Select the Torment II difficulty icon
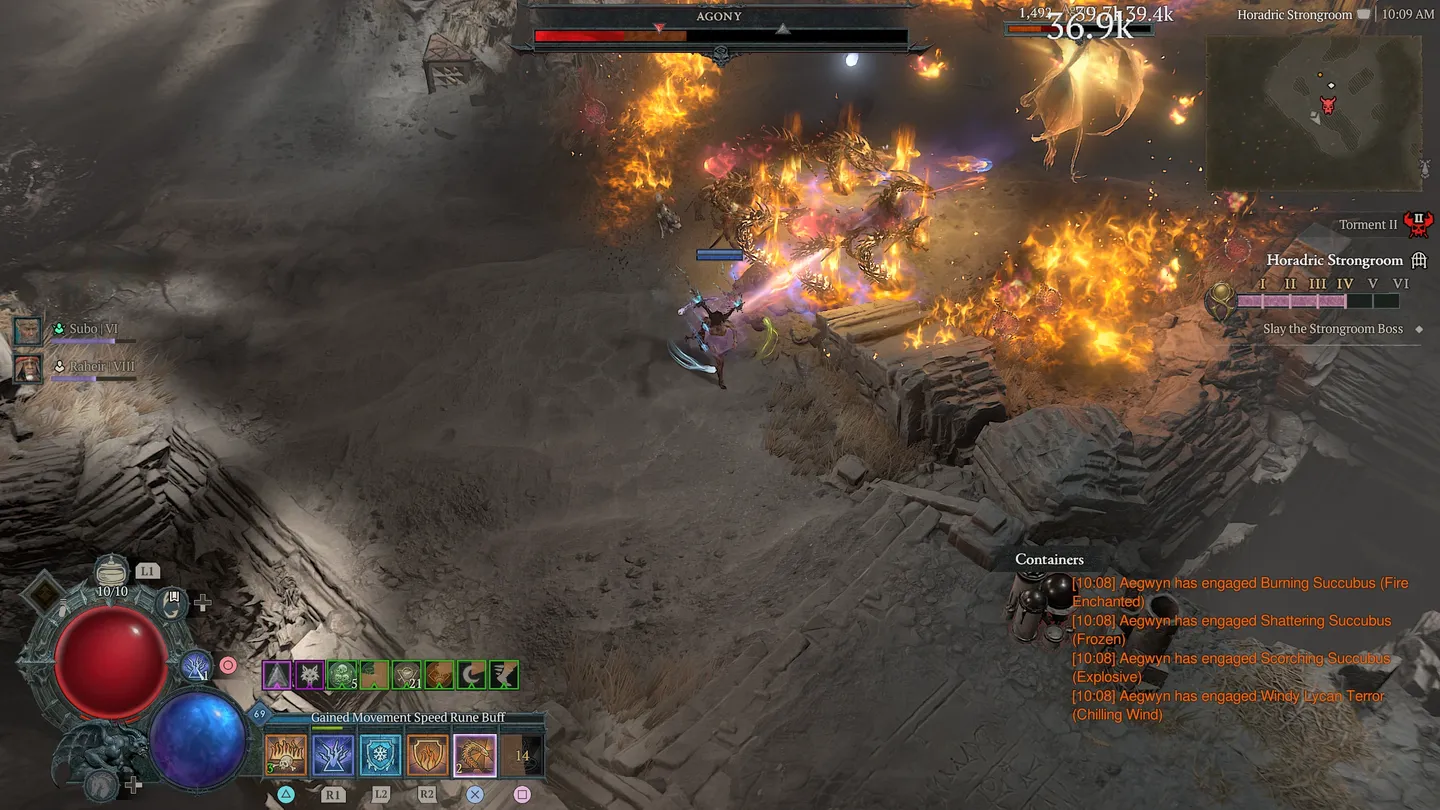Viewport: 1440px width, 810px height. (1417, 224)
